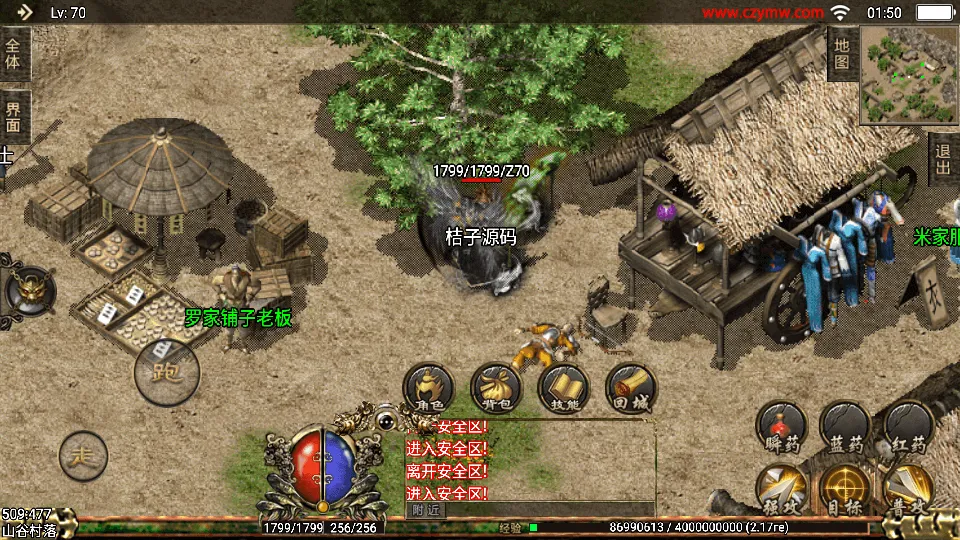
Task: Tap the 目标 target crosshair button
Action: click(845, 490)
